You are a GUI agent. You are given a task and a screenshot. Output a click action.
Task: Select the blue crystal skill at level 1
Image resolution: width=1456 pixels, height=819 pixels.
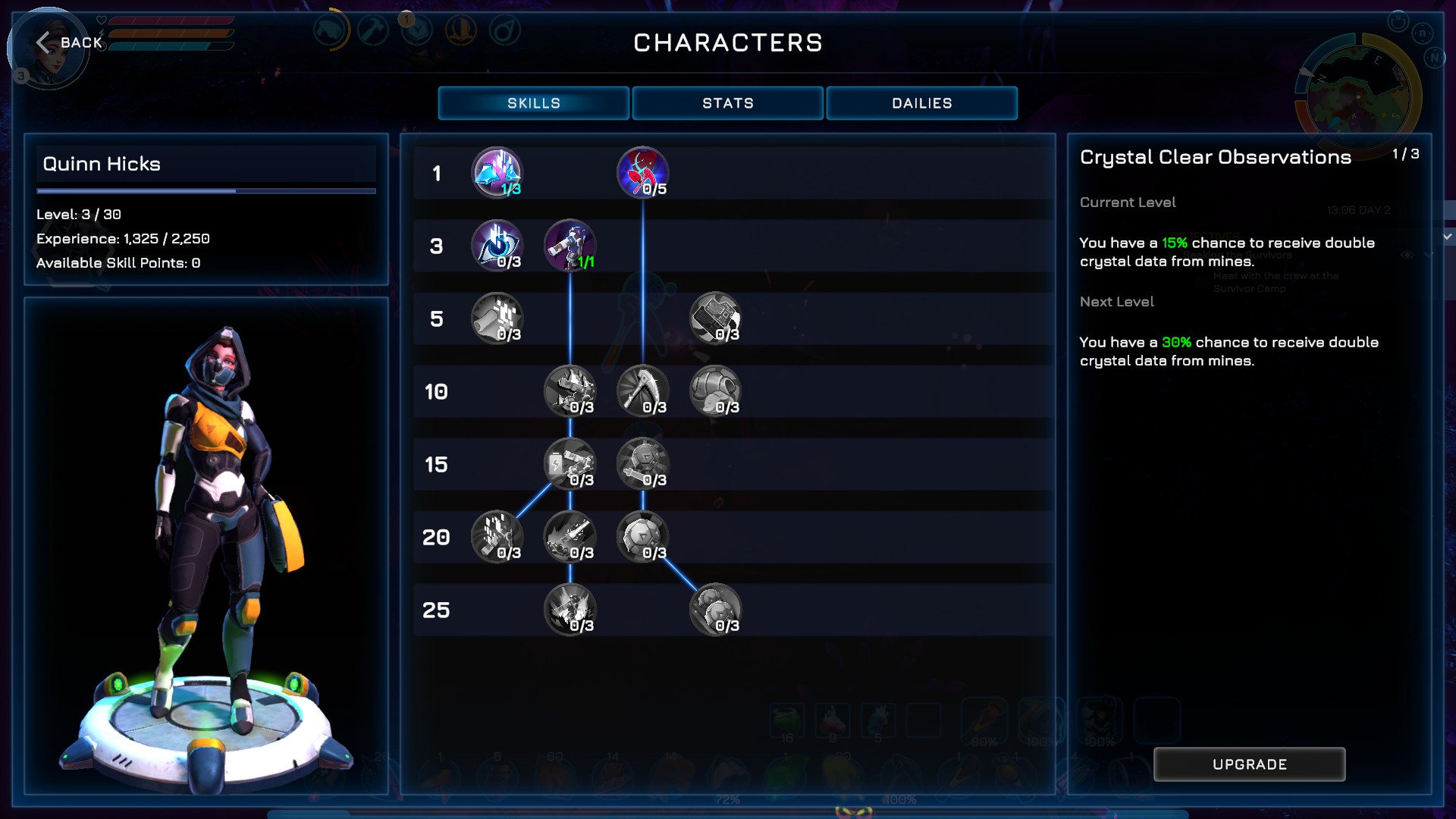pyautogui.click(x=497, y=172)
